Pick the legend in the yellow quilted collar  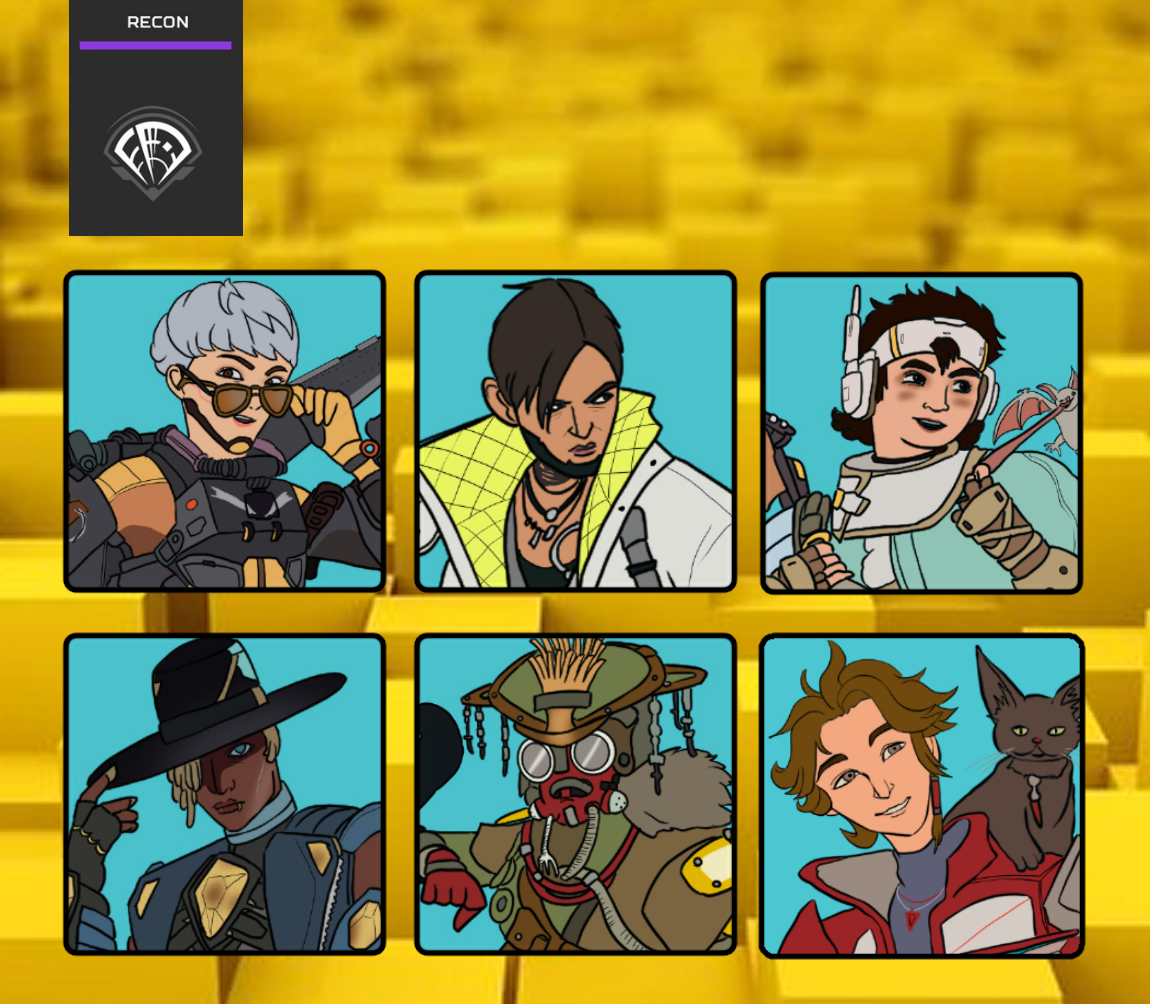[575, 432]
